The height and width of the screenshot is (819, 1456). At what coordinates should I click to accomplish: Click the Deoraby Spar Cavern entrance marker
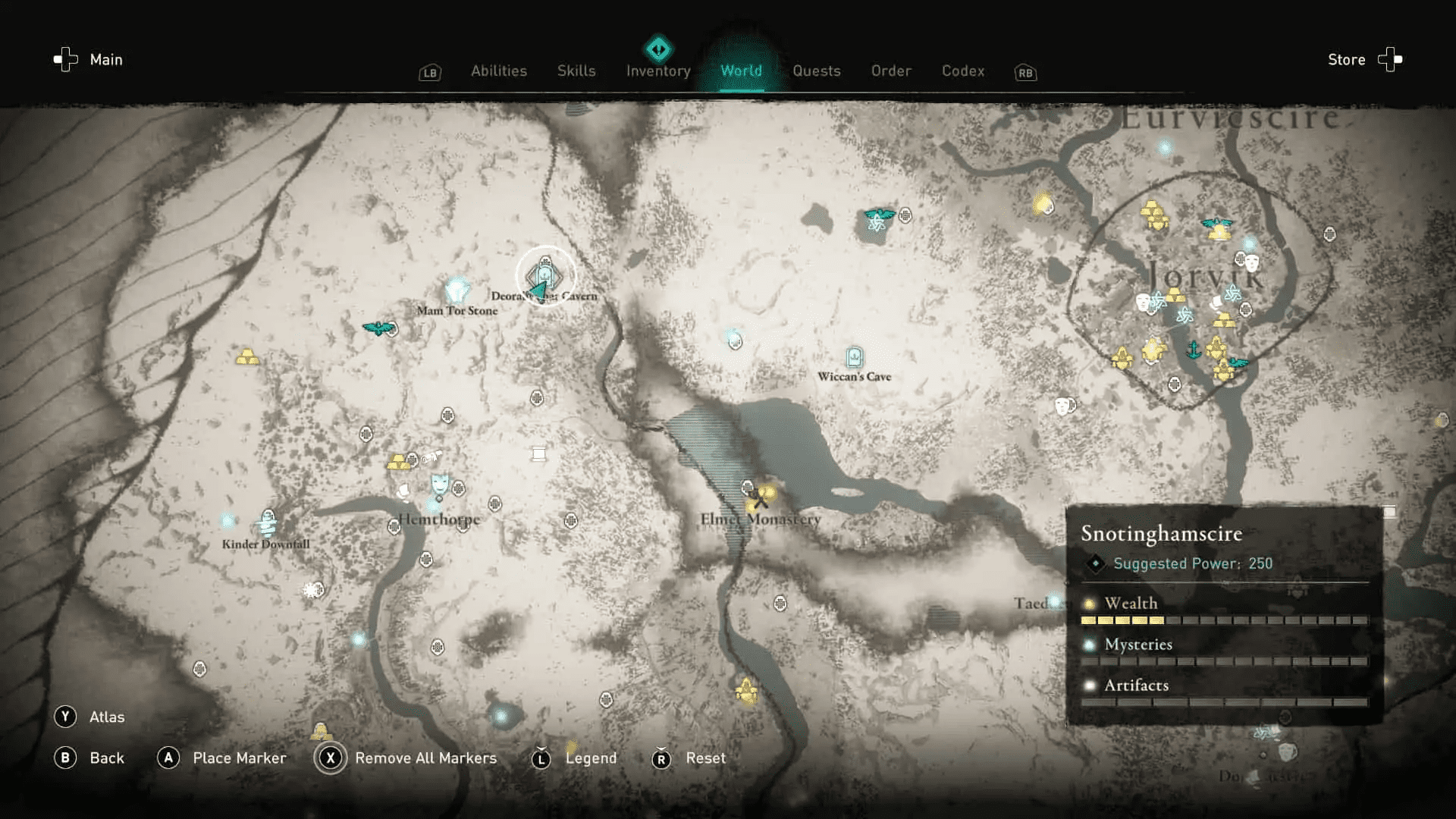coord(544,271)
